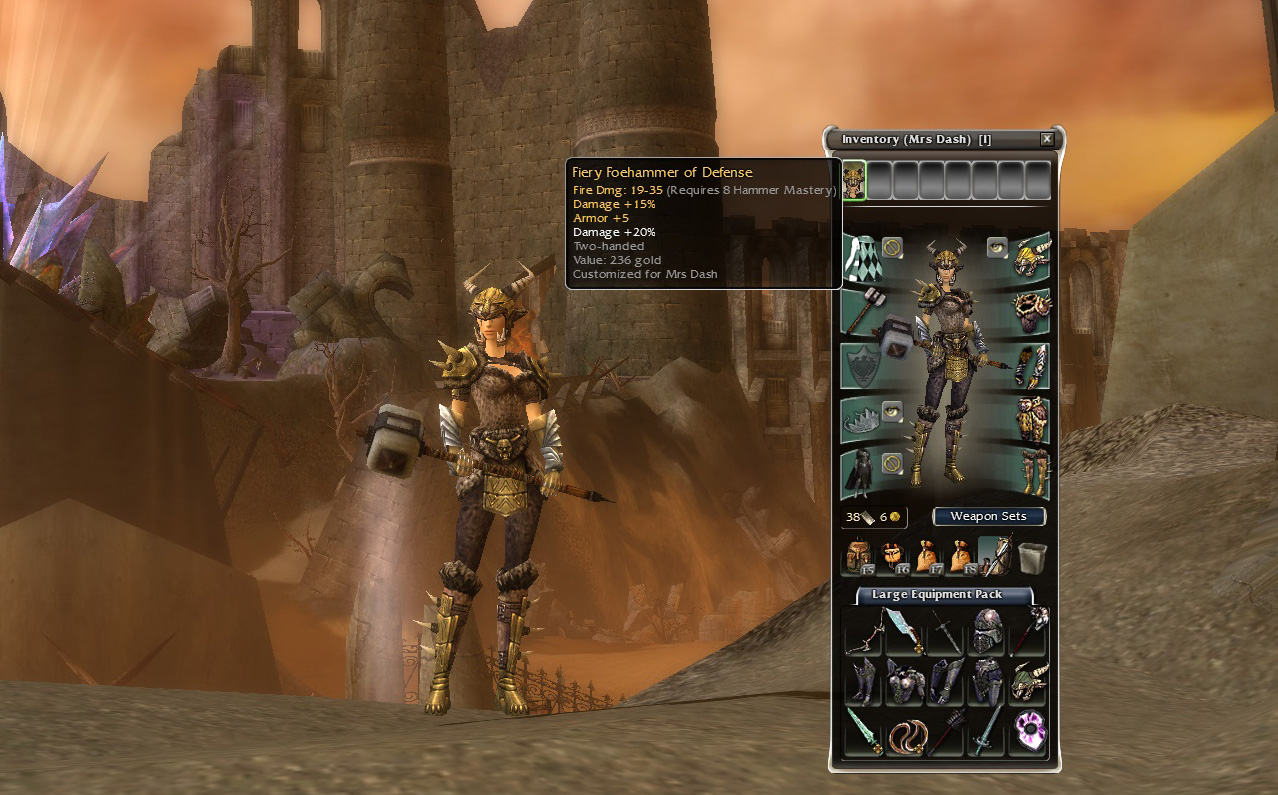The width and height of the screenshot is (1278, 795).
Task: Select the green horned helmet item
Action: (x=1028, y=683)
